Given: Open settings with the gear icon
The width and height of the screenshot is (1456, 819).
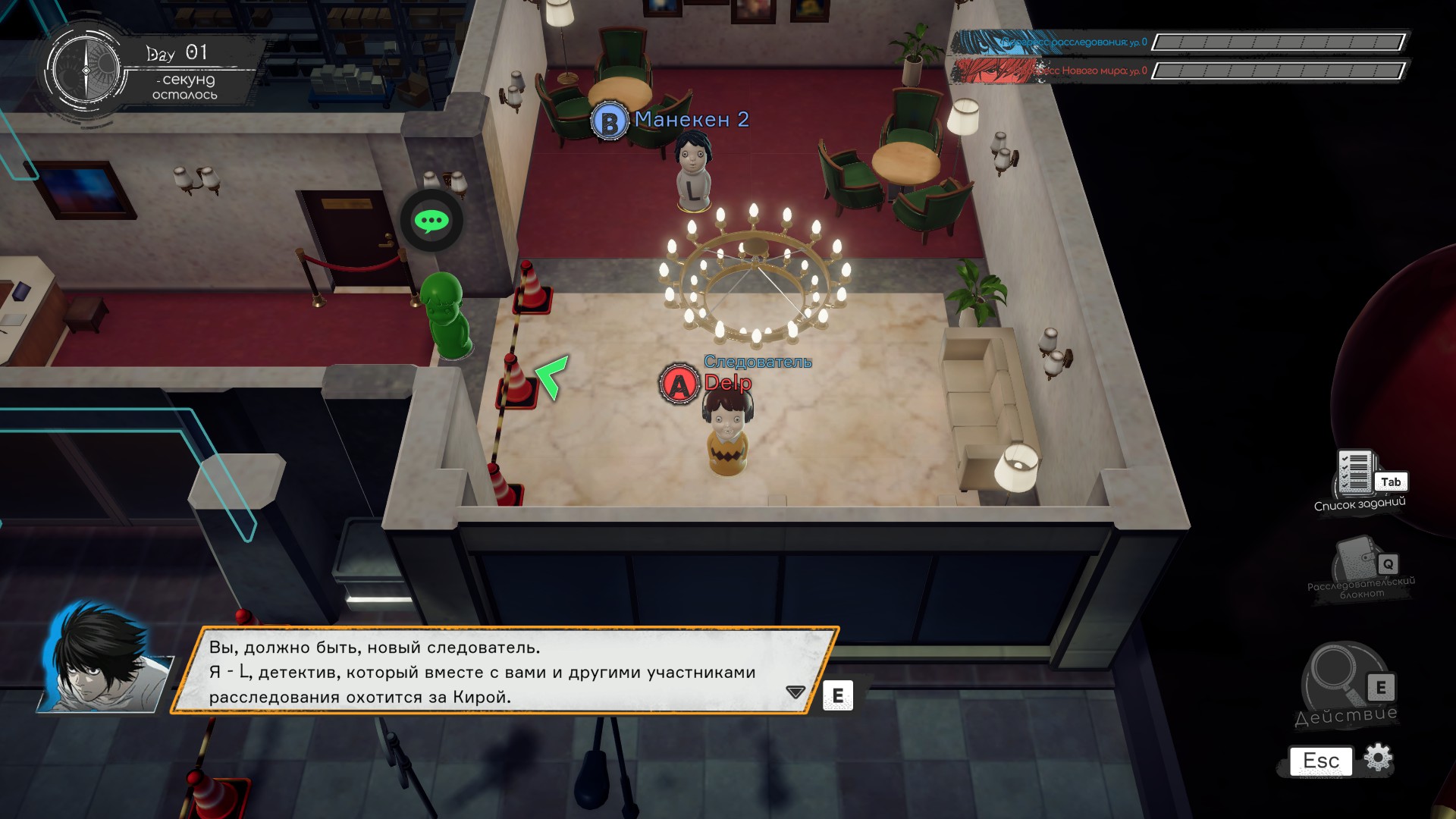Looking at the screenshot, I should click(1378, 758).
